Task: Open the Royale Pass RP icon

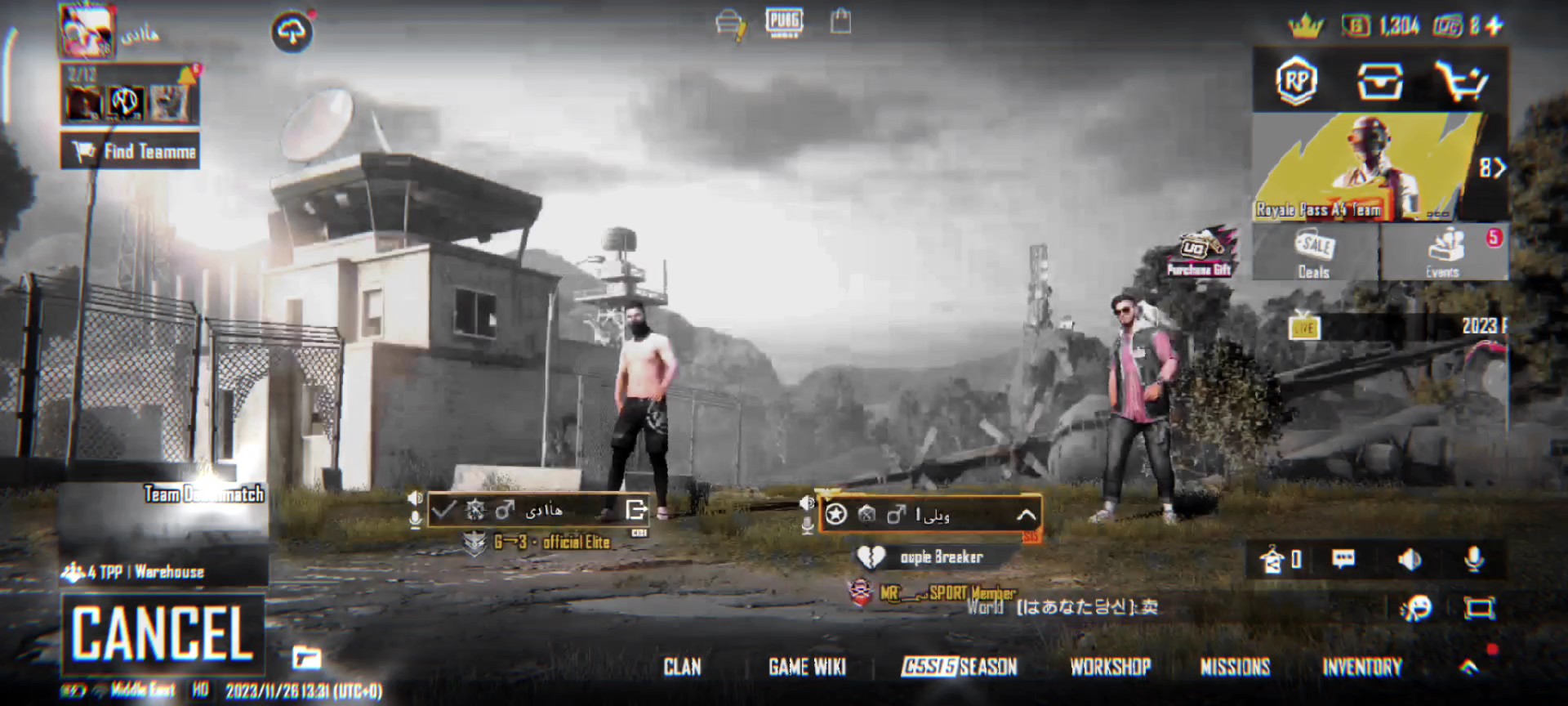Action: [x=1296, y=81]
